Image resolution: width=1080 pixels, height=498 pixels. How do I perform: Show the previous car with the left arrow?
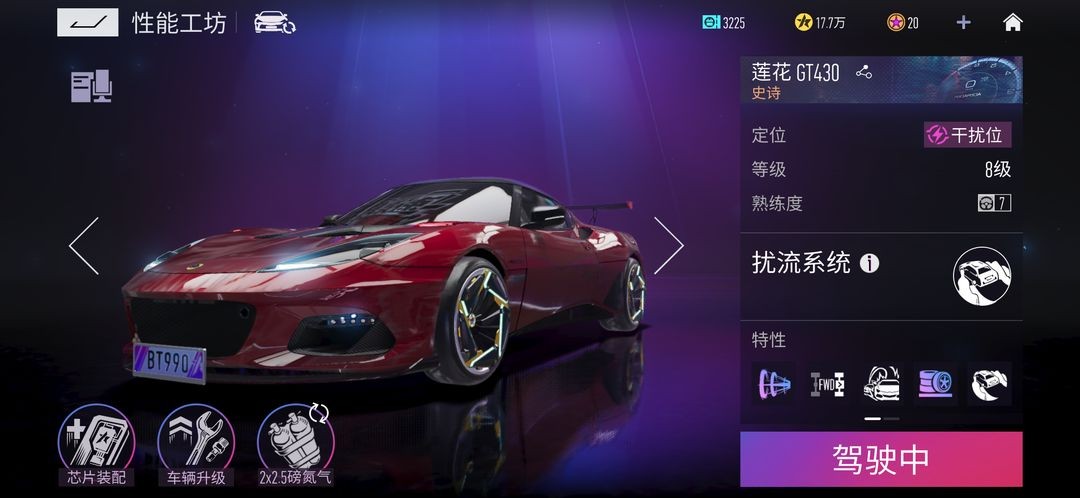click(x=84, y=246)
